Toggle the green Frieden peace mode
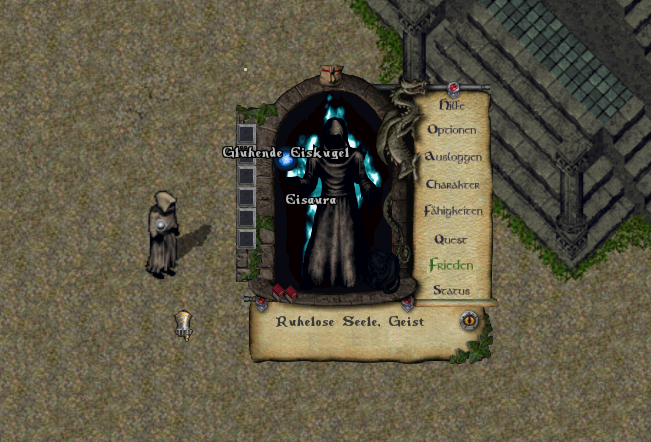Image resolution: width=651 pixels, height=442 pixels. (x=450, y=266)
